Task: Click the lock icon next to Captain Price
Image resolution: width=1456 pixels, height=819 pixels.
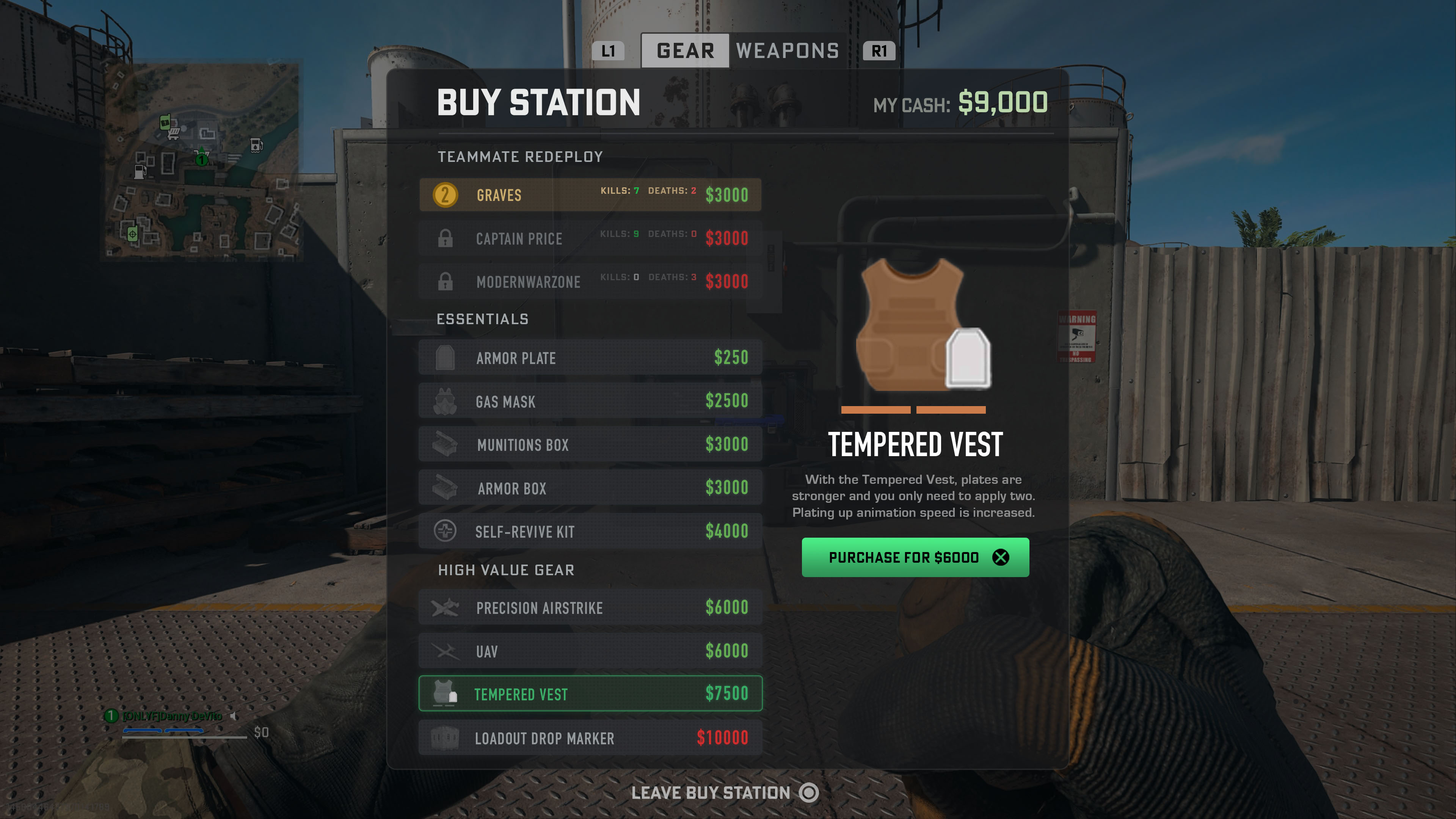Action: (446, 238)
